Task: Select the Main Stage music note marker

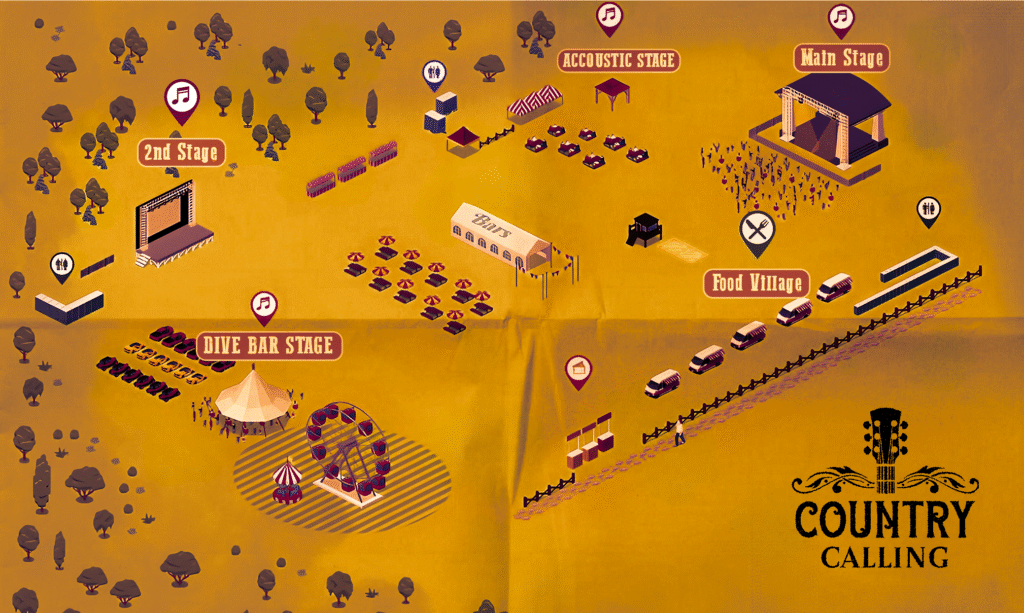Action: [x=841, y=19]
